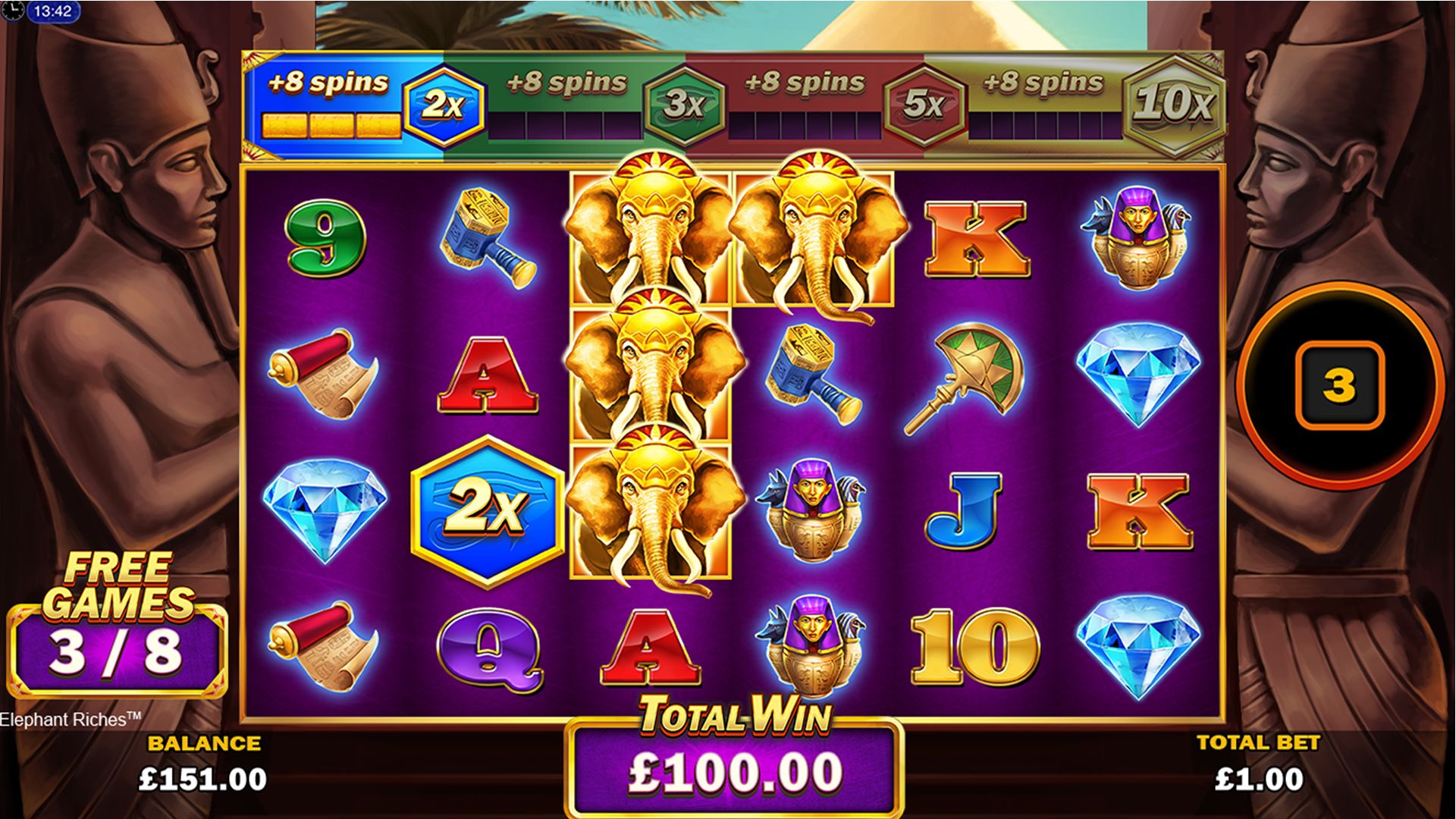Viewport: 1456px width, 819px height.
Task: Click the round spin button showing 3
Action: (x=1338, y=384)
